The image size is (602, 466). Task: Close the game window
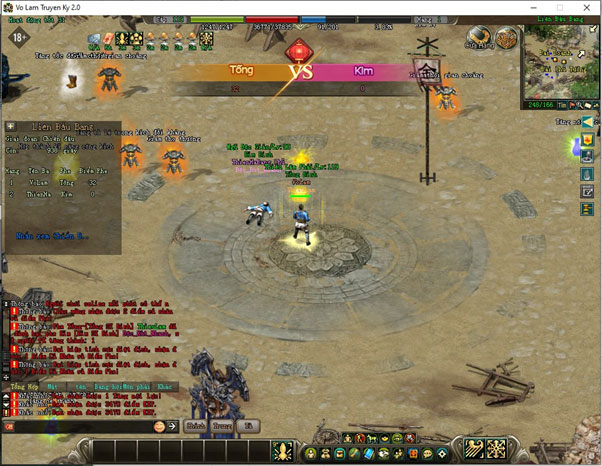(x=588, y=8)
